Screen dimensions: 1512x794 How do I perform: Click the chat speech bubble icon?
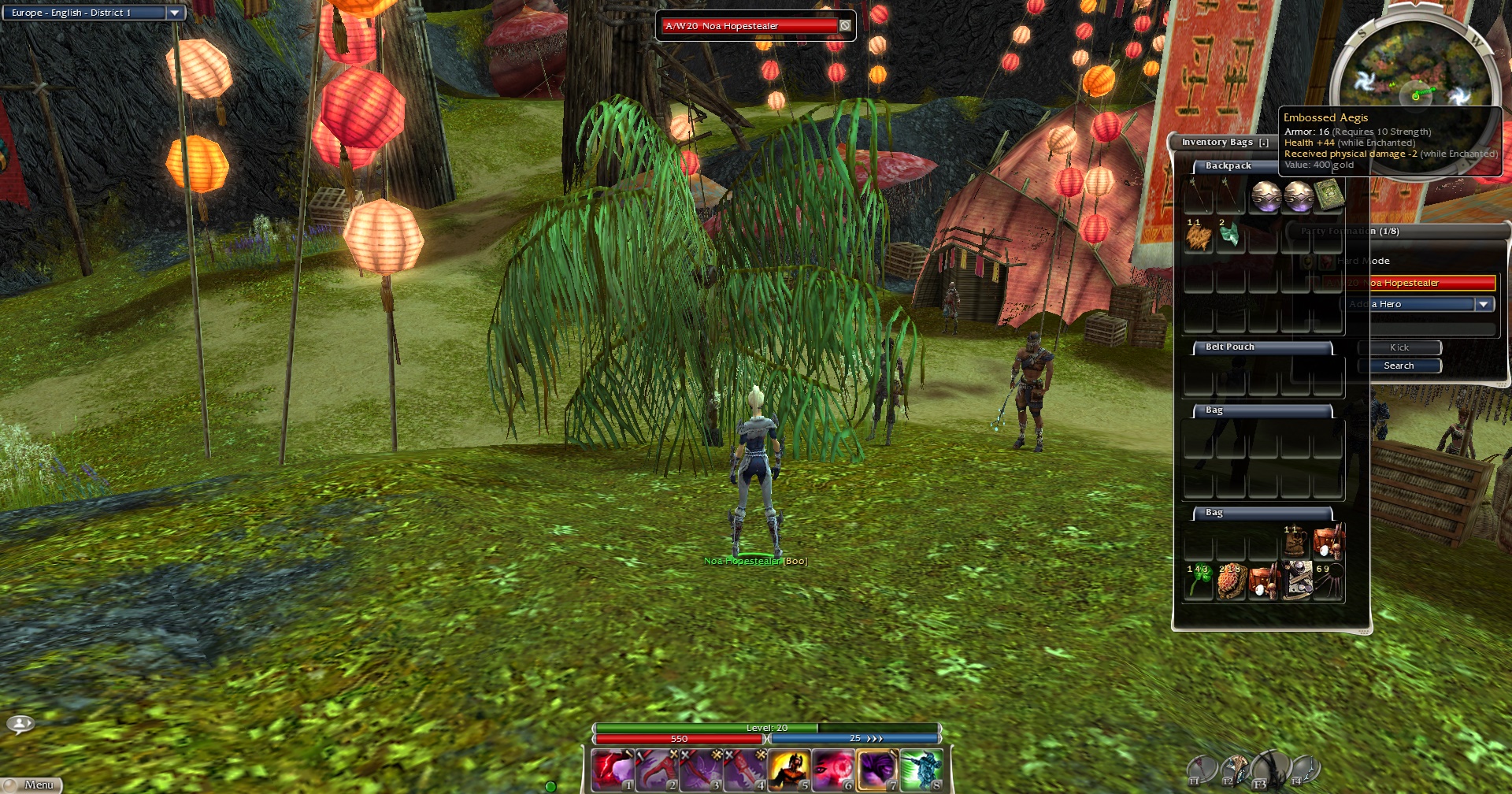tap(20, 723)
